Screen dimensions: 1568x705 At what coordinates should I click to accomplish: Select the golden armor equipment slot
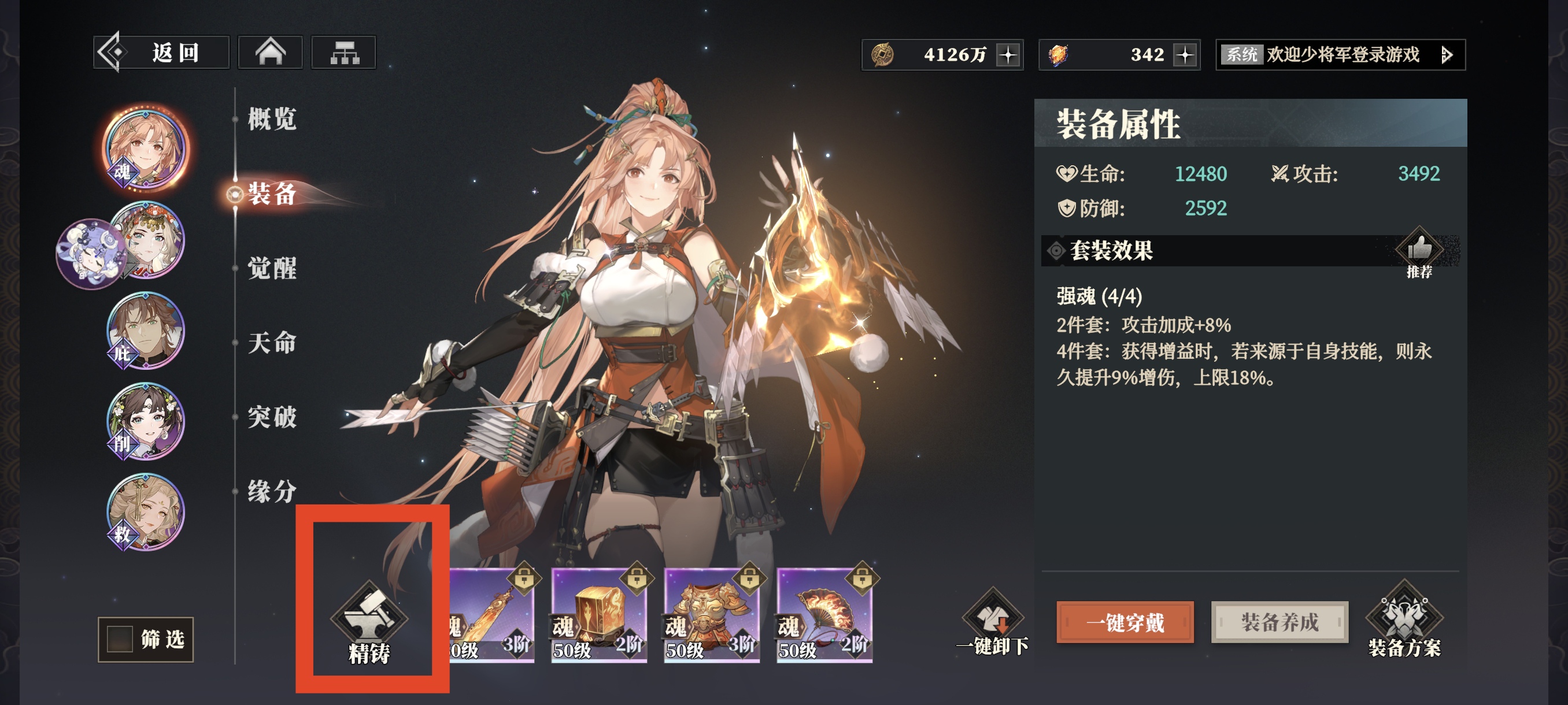712,614
